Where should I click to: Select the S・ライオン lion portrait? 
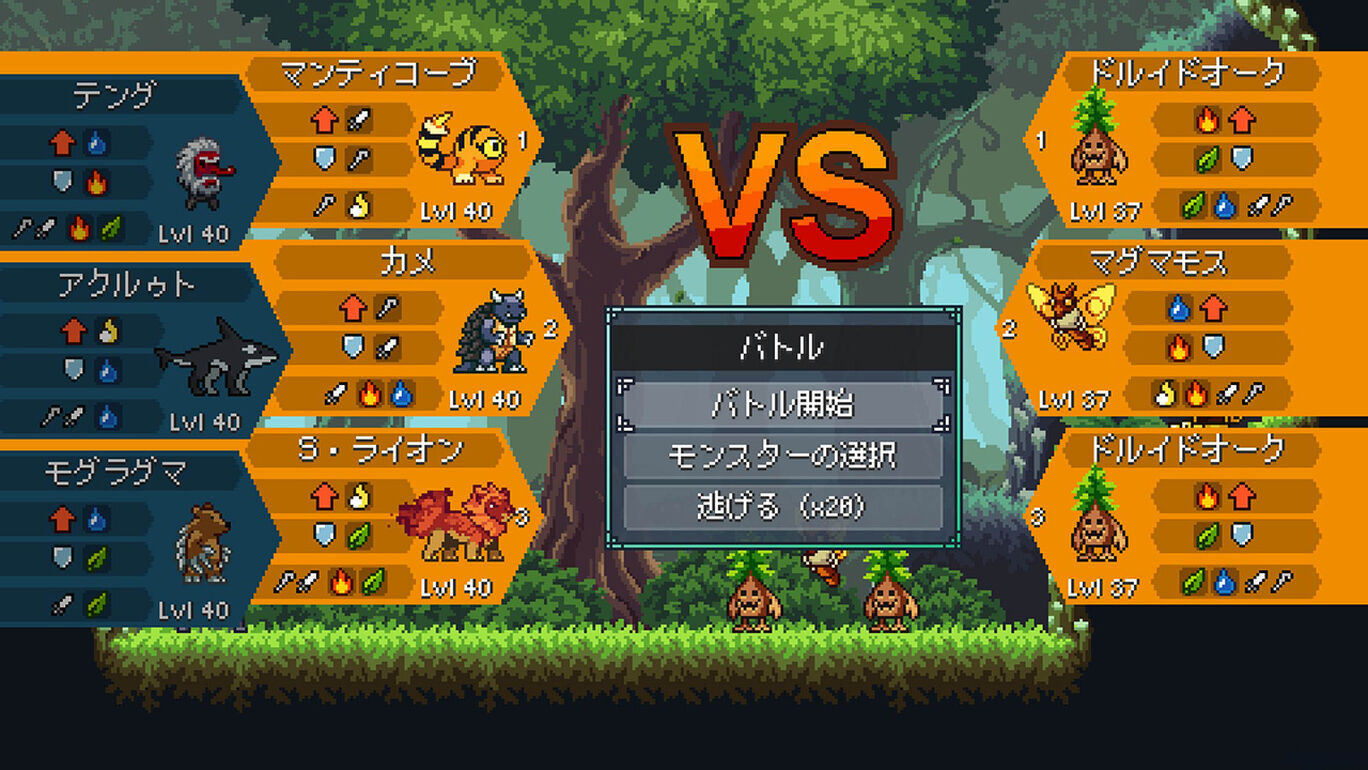(455, 520)
